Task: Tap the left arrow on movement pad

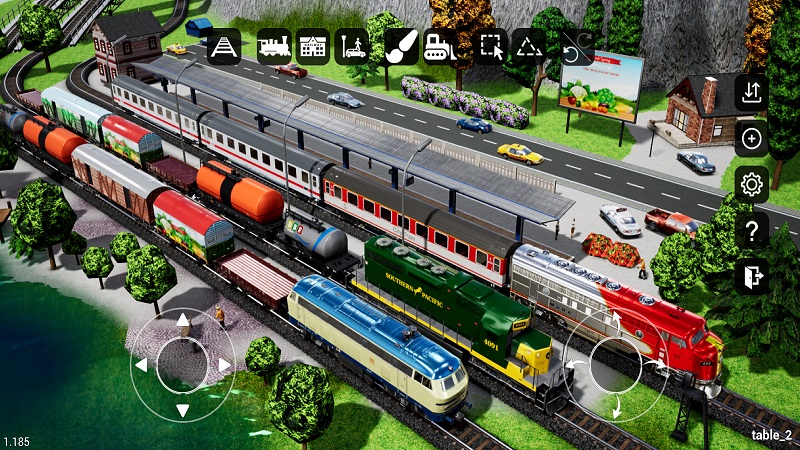Action: coord(141,365)
